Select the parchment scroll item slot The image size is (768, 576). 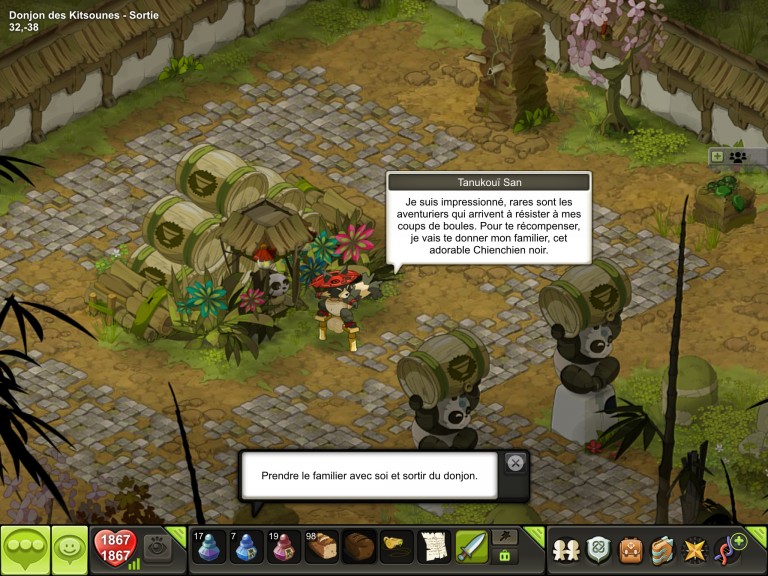(x=434, y=548)
